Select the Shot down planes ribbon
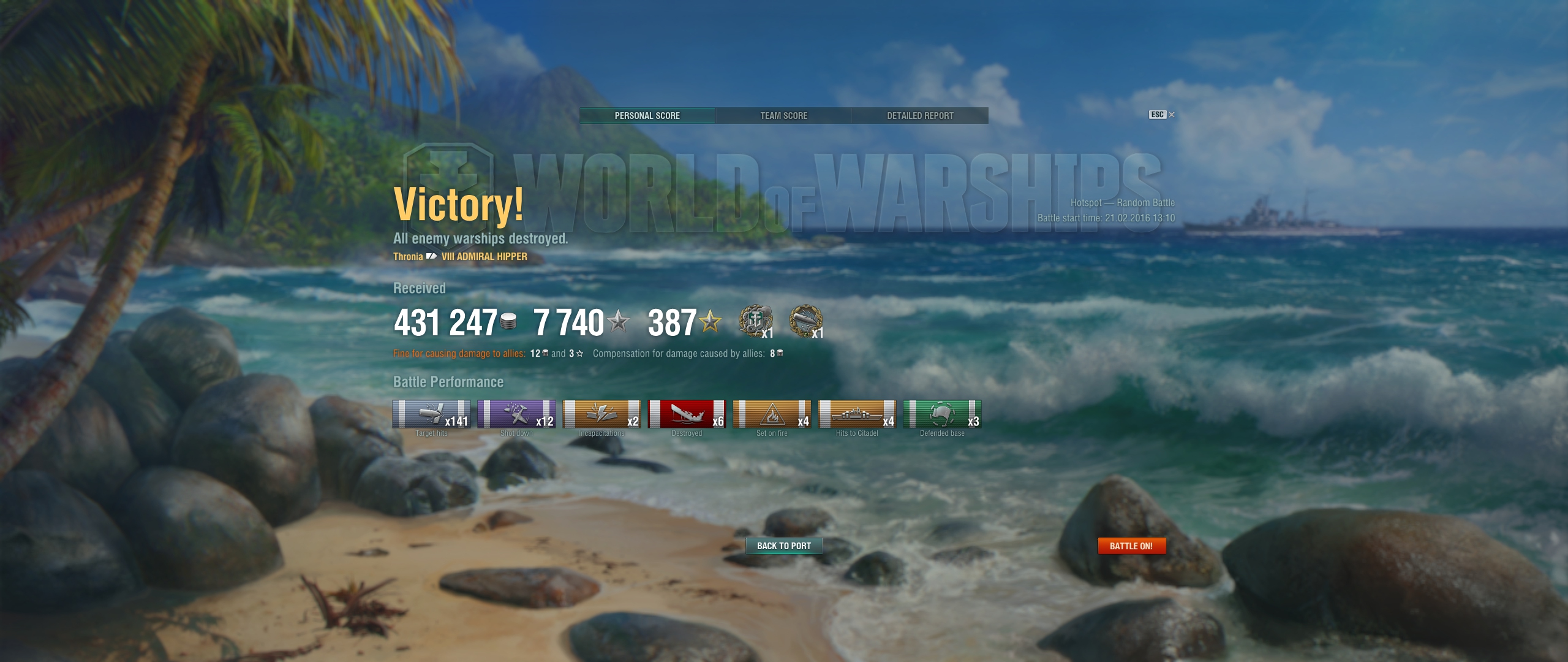 [x=516, y=414]
